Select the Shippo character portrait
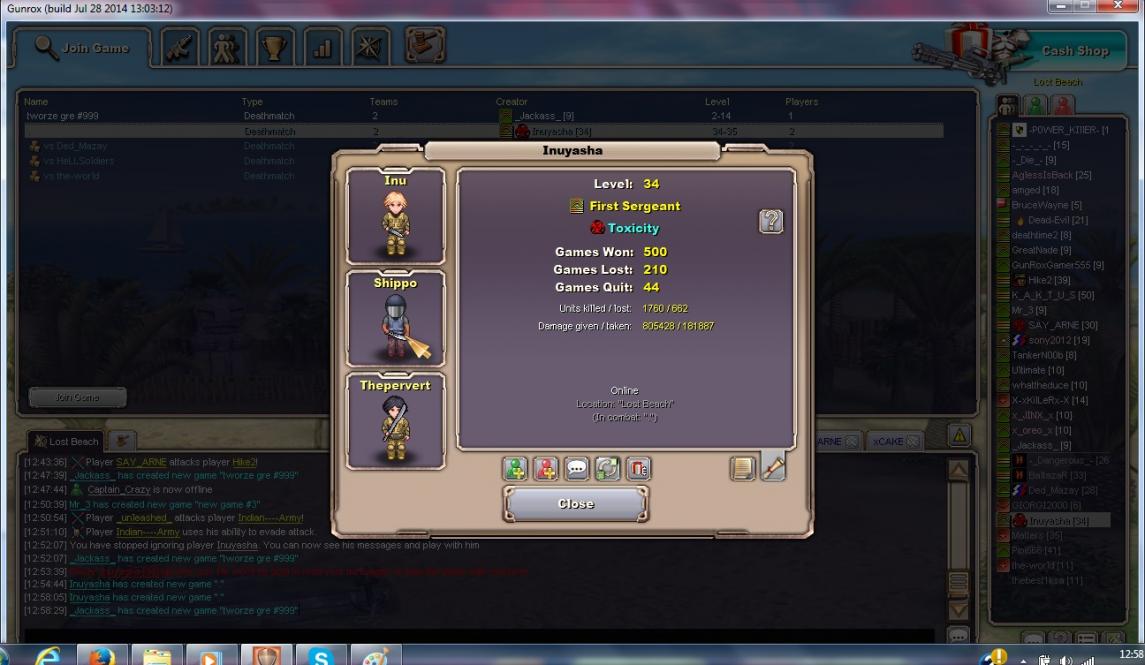The width and height of the screenshot is (1145, 665). pos(395,320)
